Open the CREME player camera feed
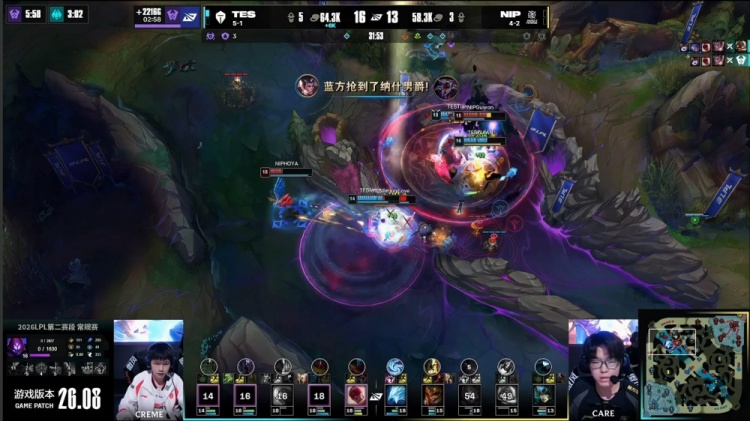The width and height of the screenshot is (750, 421). tap(148, 366)
